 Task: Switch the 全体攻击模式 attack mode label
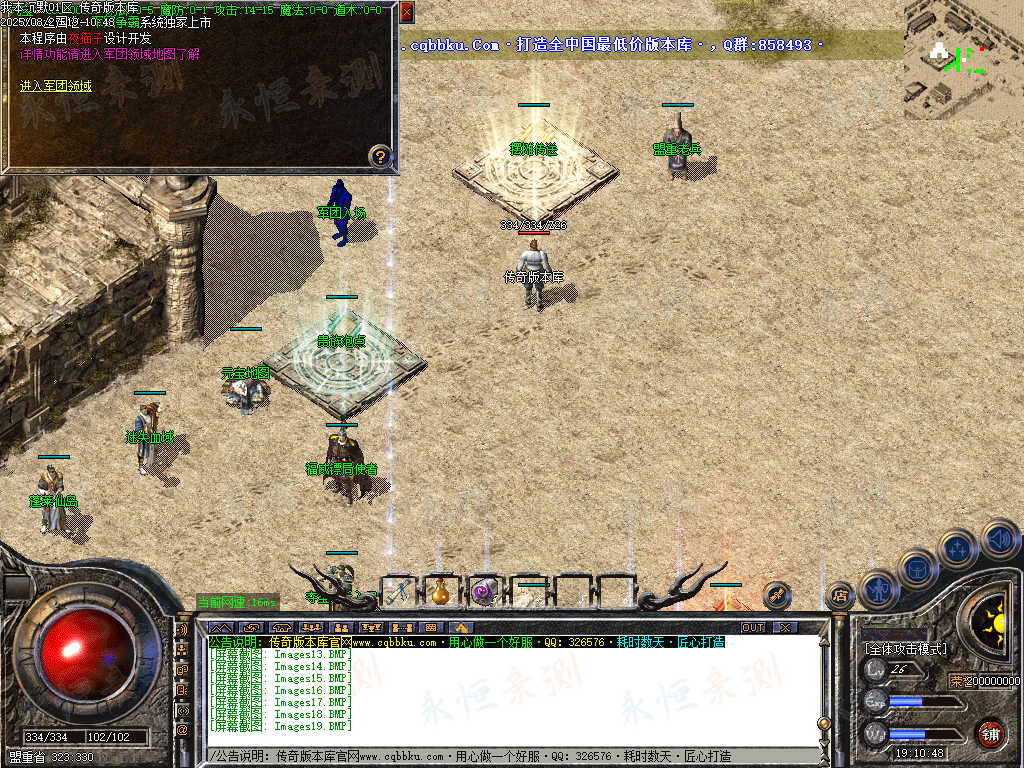(x=905, y=649)
